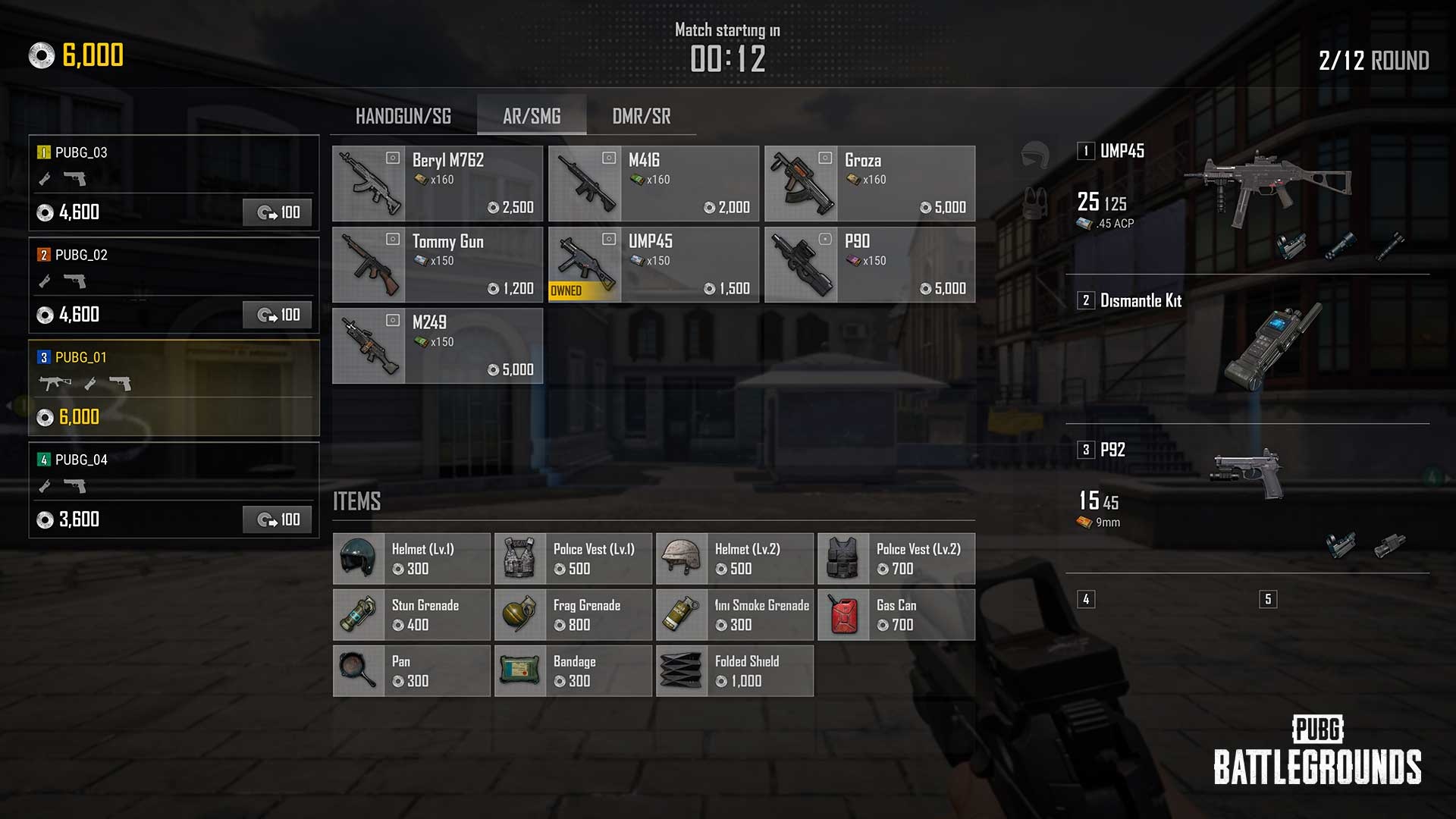Switch to the HANDGUN/SG tab
This screenshot has height=819, width=1456.
[403, 116]
